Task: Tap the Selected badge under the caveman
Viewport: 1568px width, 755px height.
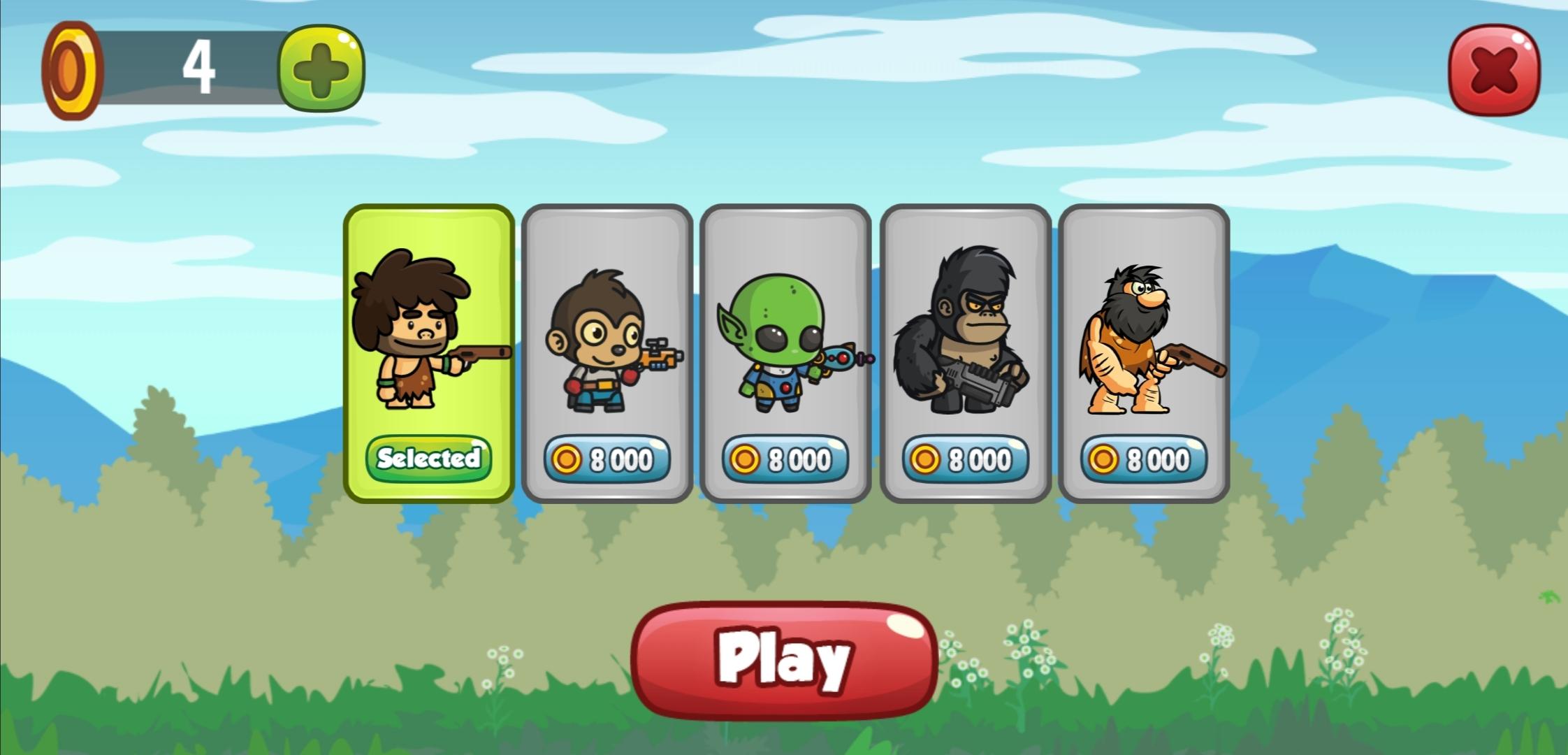Action: pos(428,457)
